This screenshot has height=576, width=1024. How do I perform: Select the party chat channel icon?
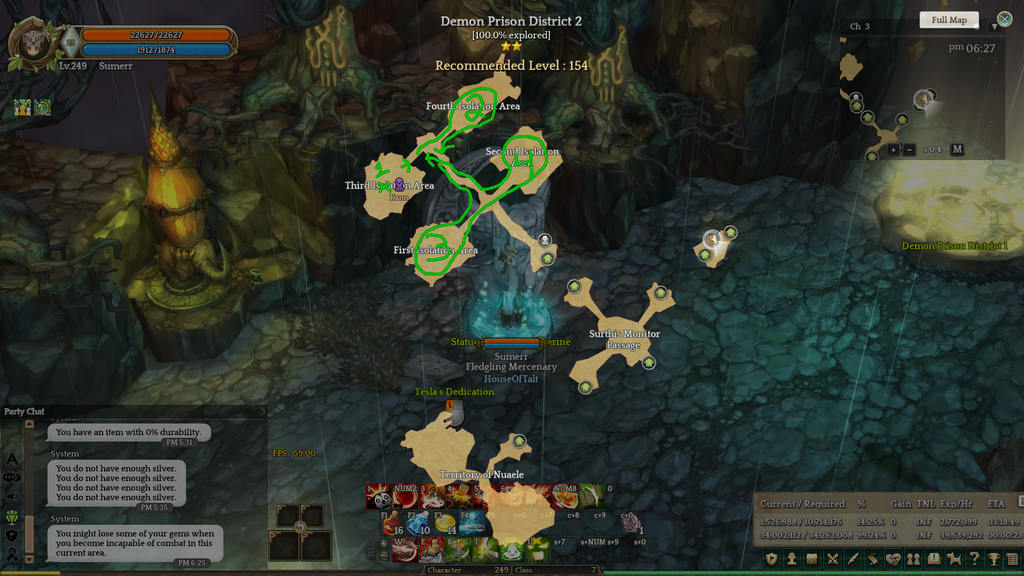13,517
